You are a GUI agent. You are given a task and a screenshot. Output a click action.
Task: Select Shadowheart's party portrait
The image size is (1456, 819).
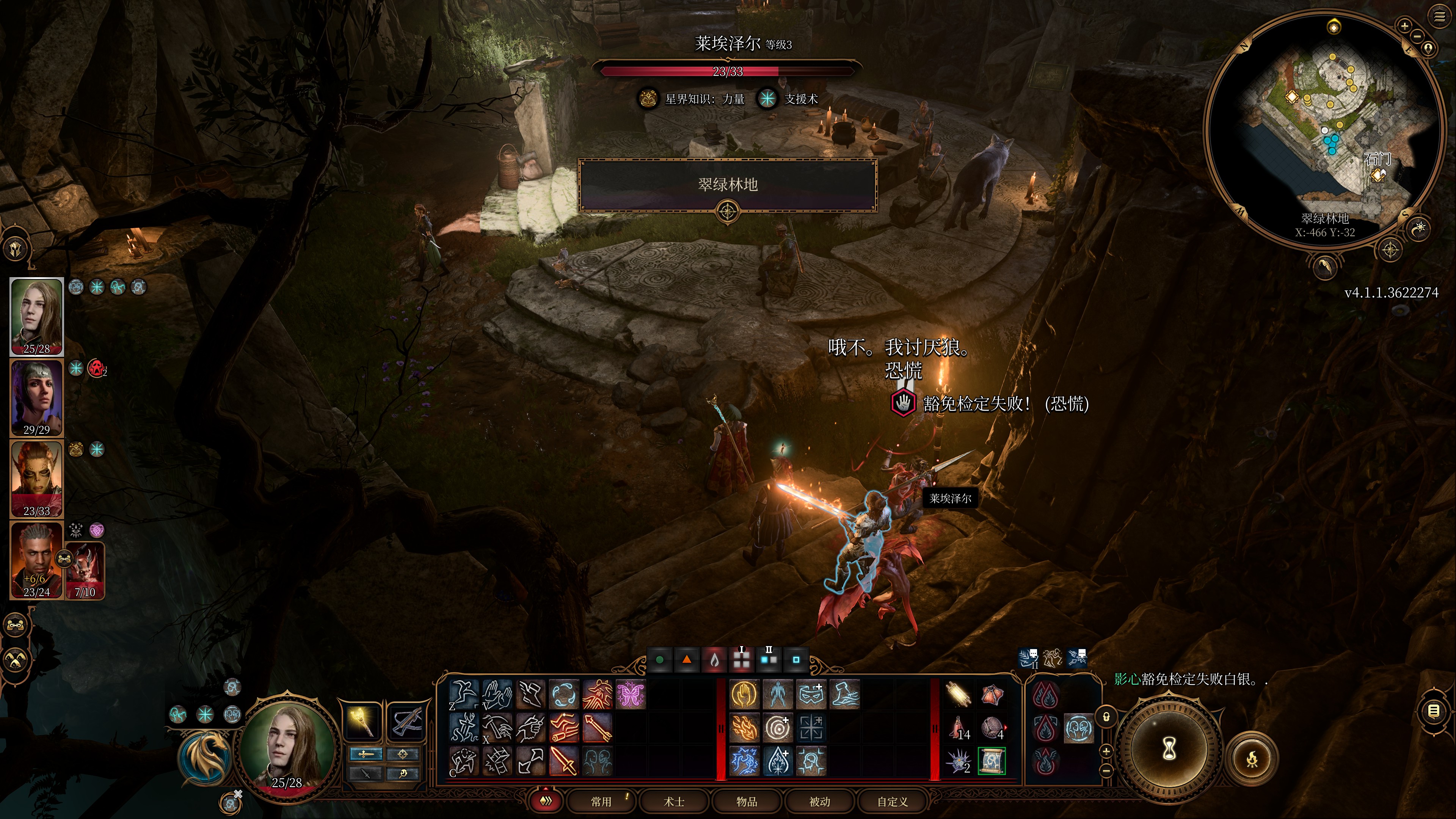click(37, 397)
